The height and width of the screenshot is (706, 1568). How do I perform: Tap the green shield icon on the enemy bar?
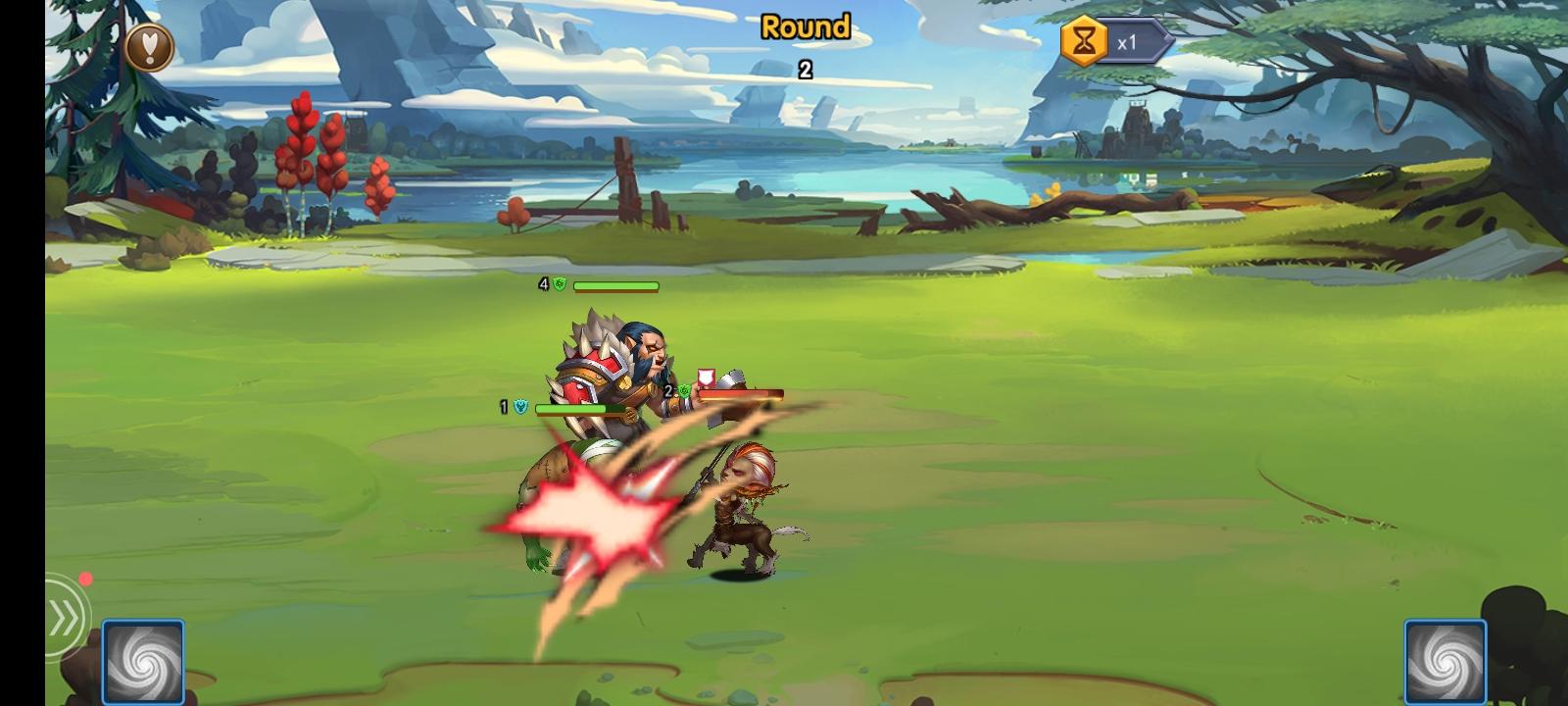685,391
